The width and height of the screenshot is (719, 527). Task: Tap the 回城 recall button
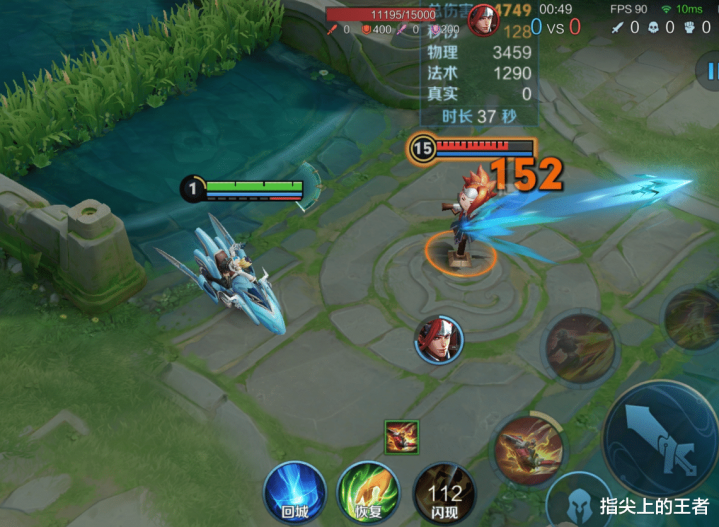tap(295, 492)
